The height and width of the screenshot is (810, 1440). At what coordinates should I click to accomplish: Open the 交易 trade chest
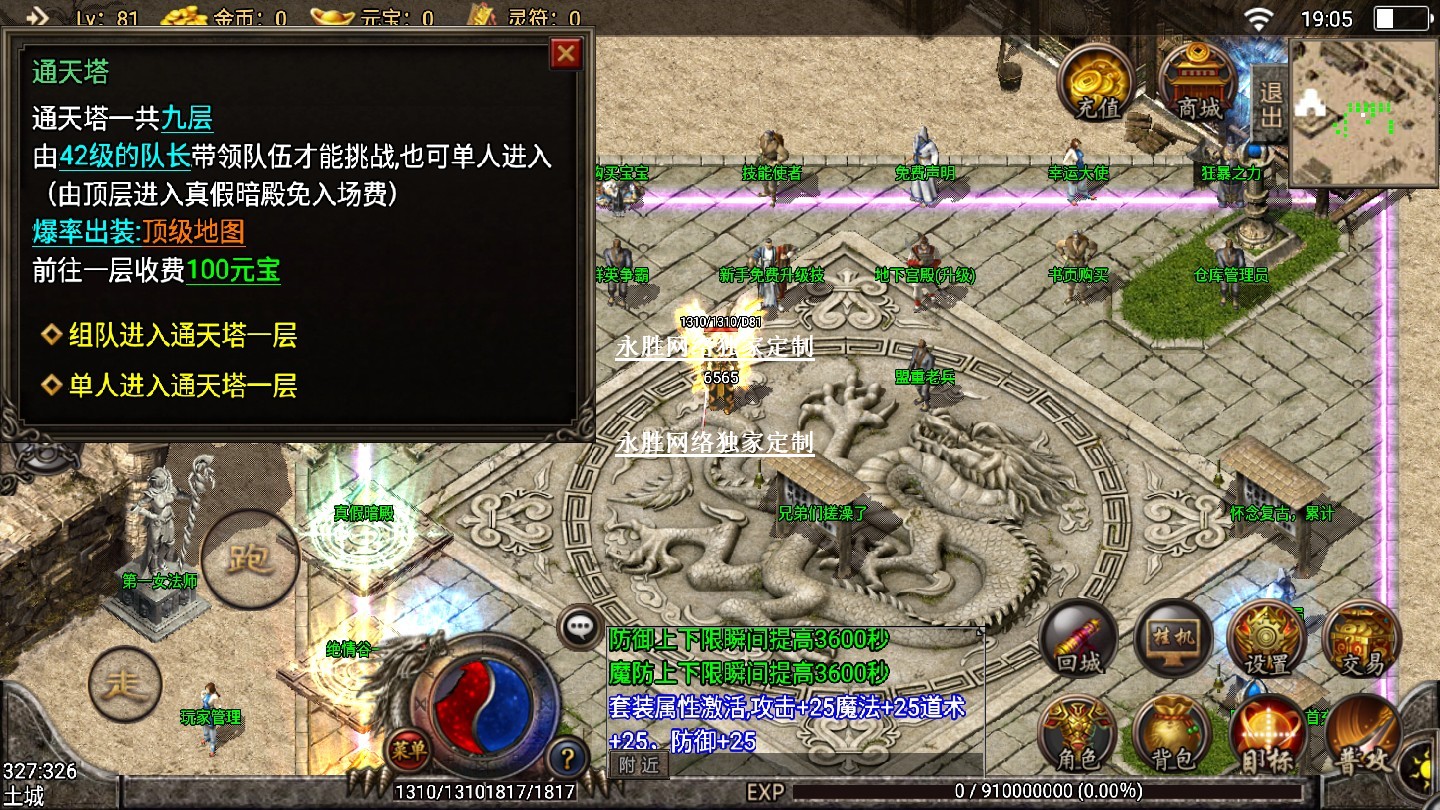point(1360,641)
